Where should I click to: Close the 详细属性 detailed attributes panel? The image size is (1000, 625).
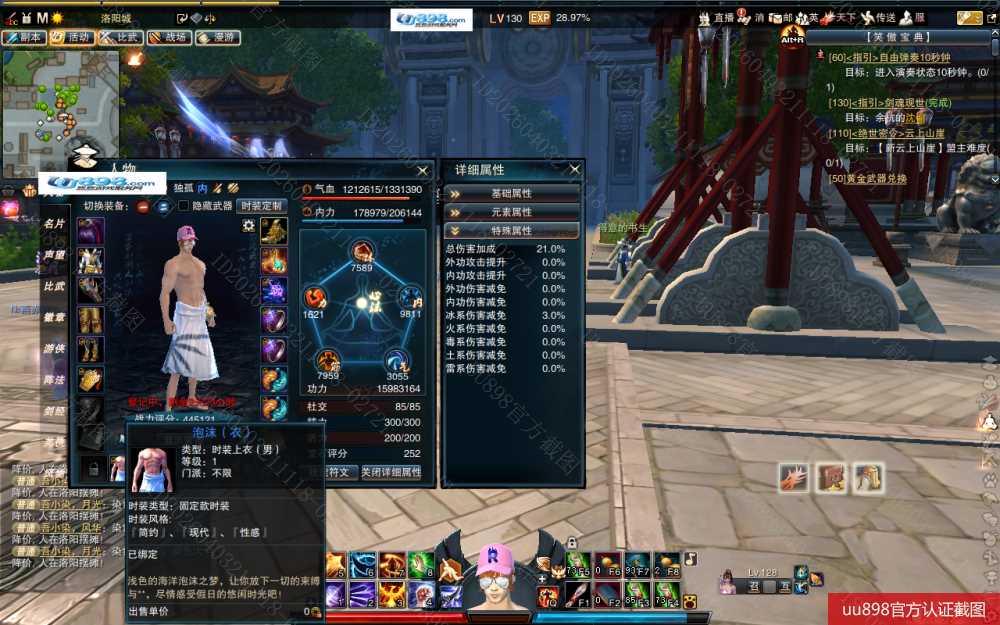pyautogui.click(x=574, y=170)
